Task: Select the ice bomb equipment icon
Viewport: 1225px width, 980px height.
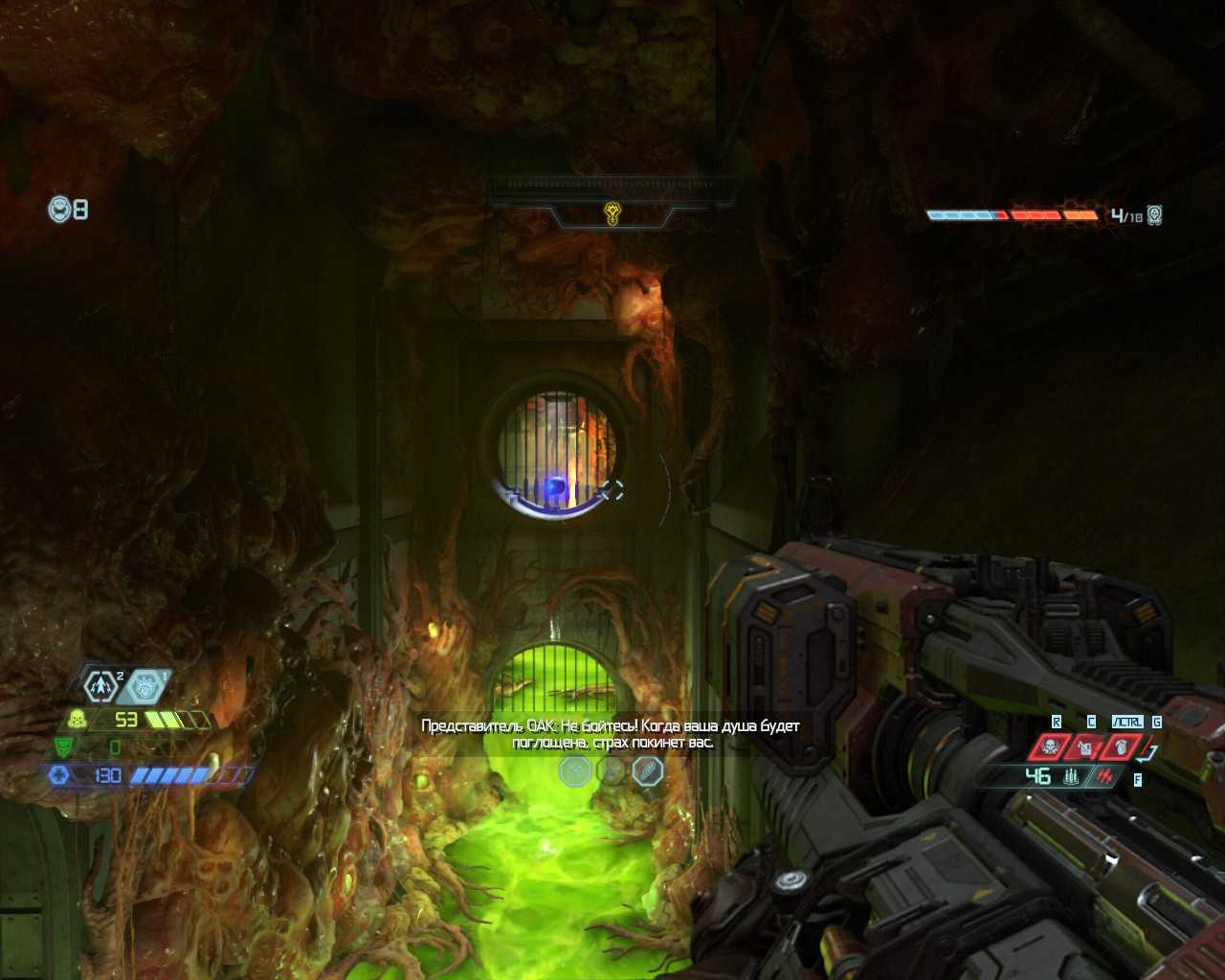Action: pyautogui.click(x=145, y=685)
